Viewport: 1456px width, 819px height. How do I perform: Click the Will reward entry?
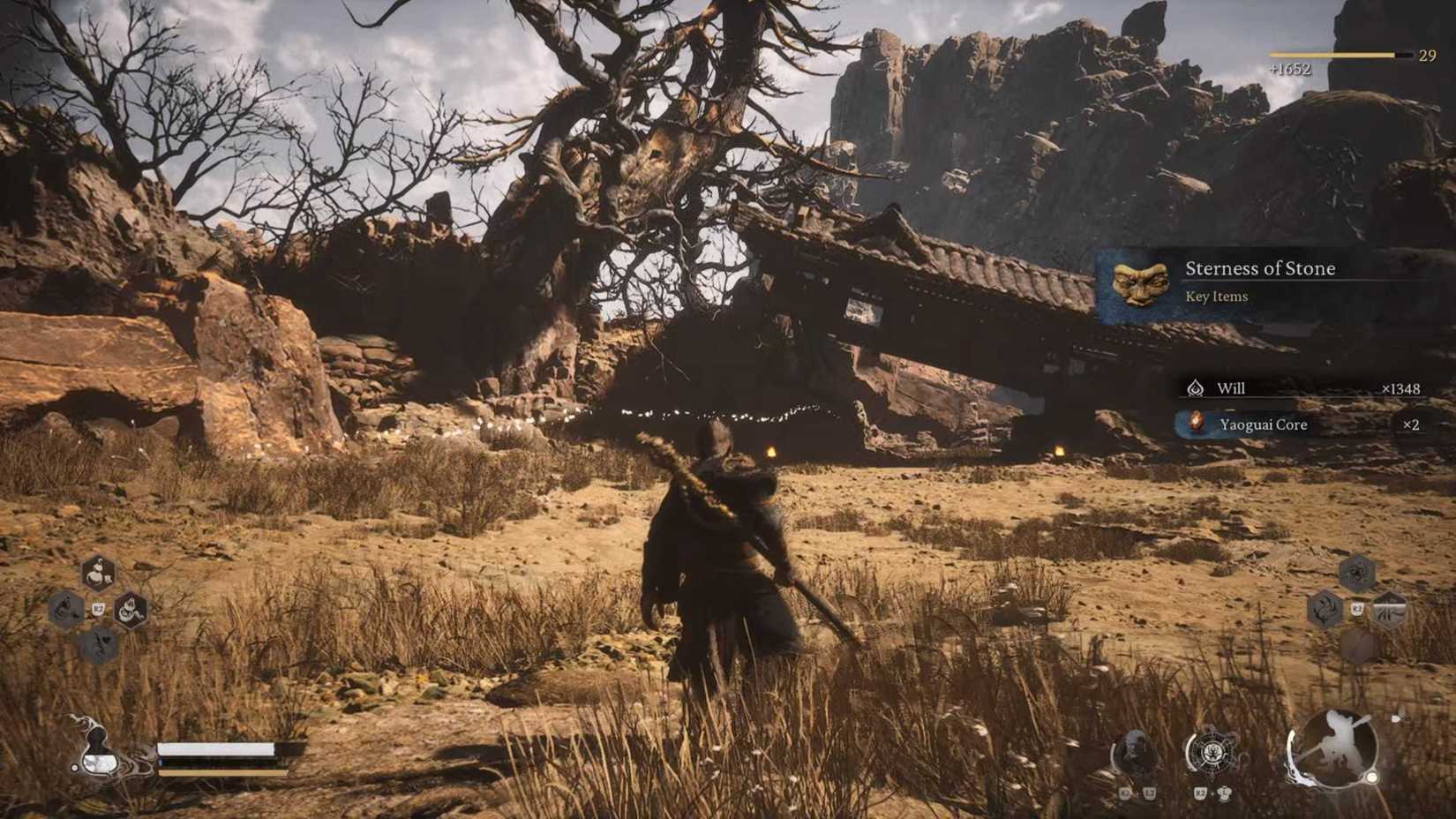click(1297, 388)
